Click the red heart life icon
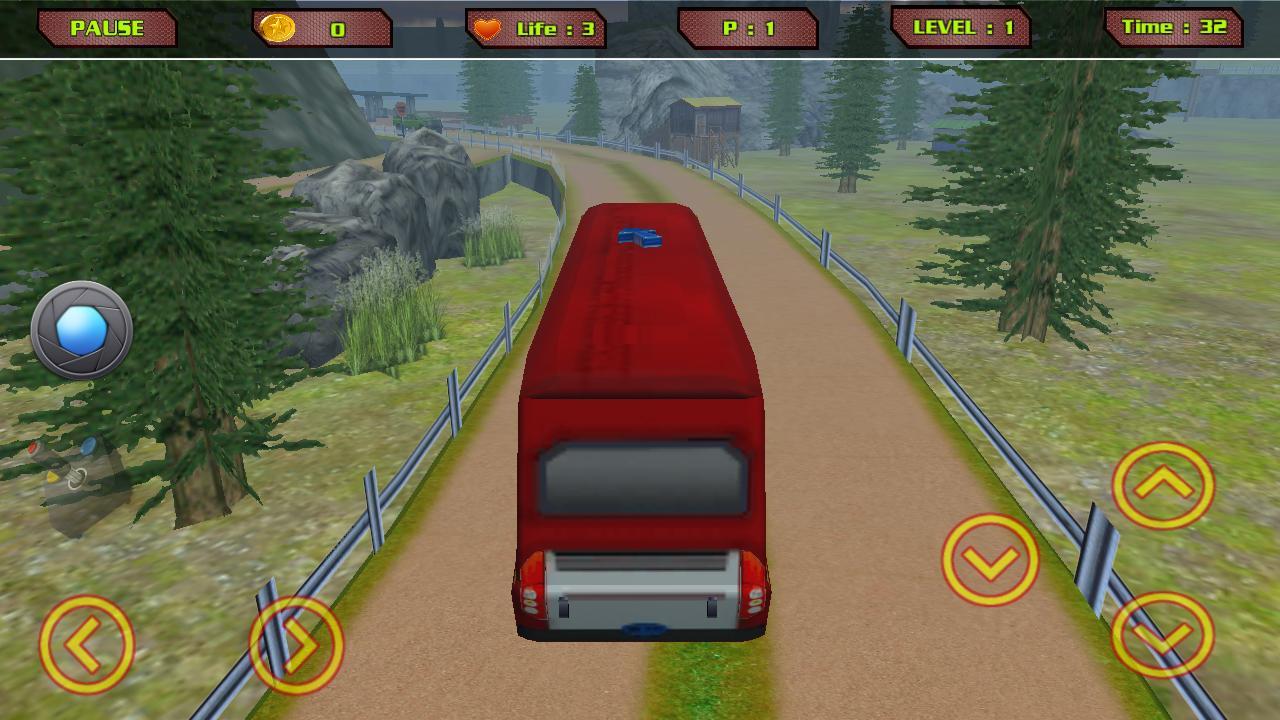Viewport: 1280px width, 720px height. [x=489, y=27]
